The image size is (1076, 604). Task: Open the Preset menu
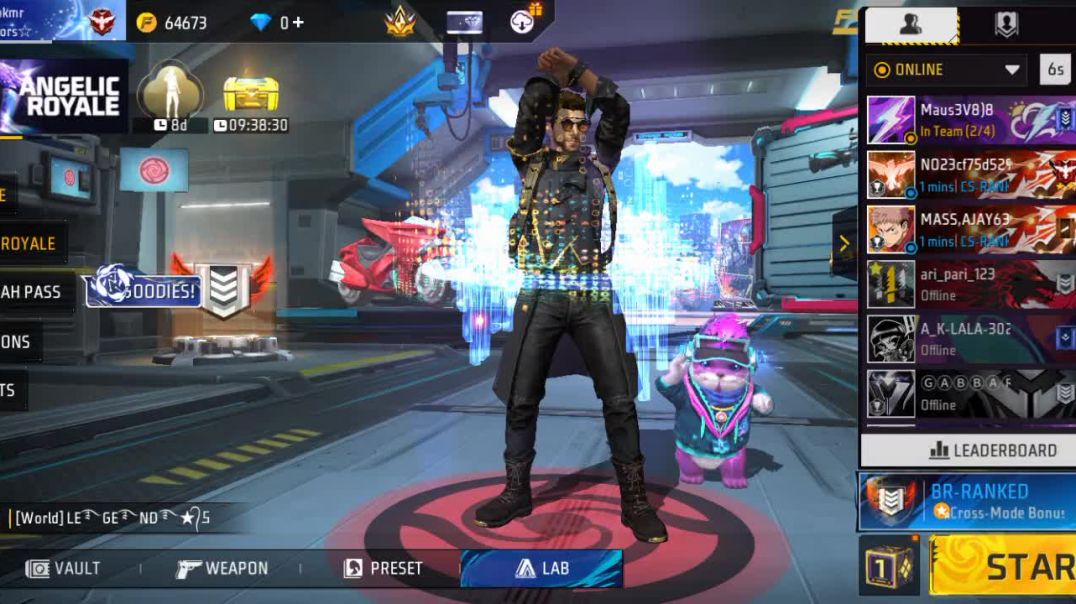pyautogui.click(x=383, y=568)
